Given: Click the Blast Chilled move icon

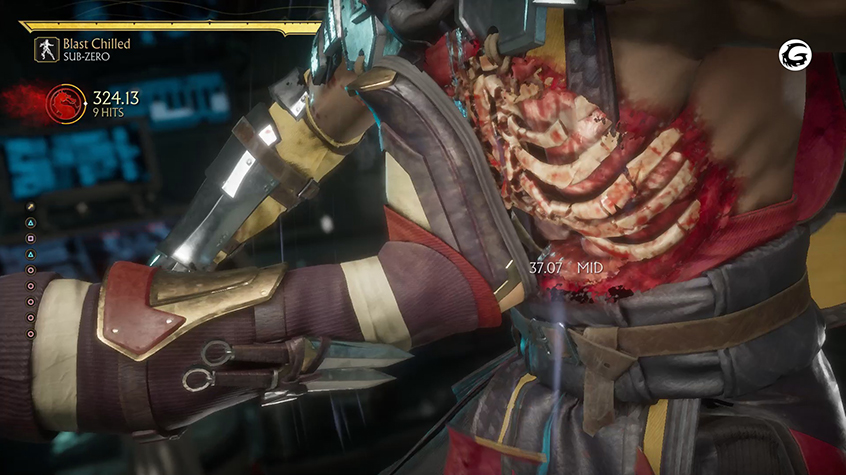Looking at the screenshot, I should (x=46, y=50).
